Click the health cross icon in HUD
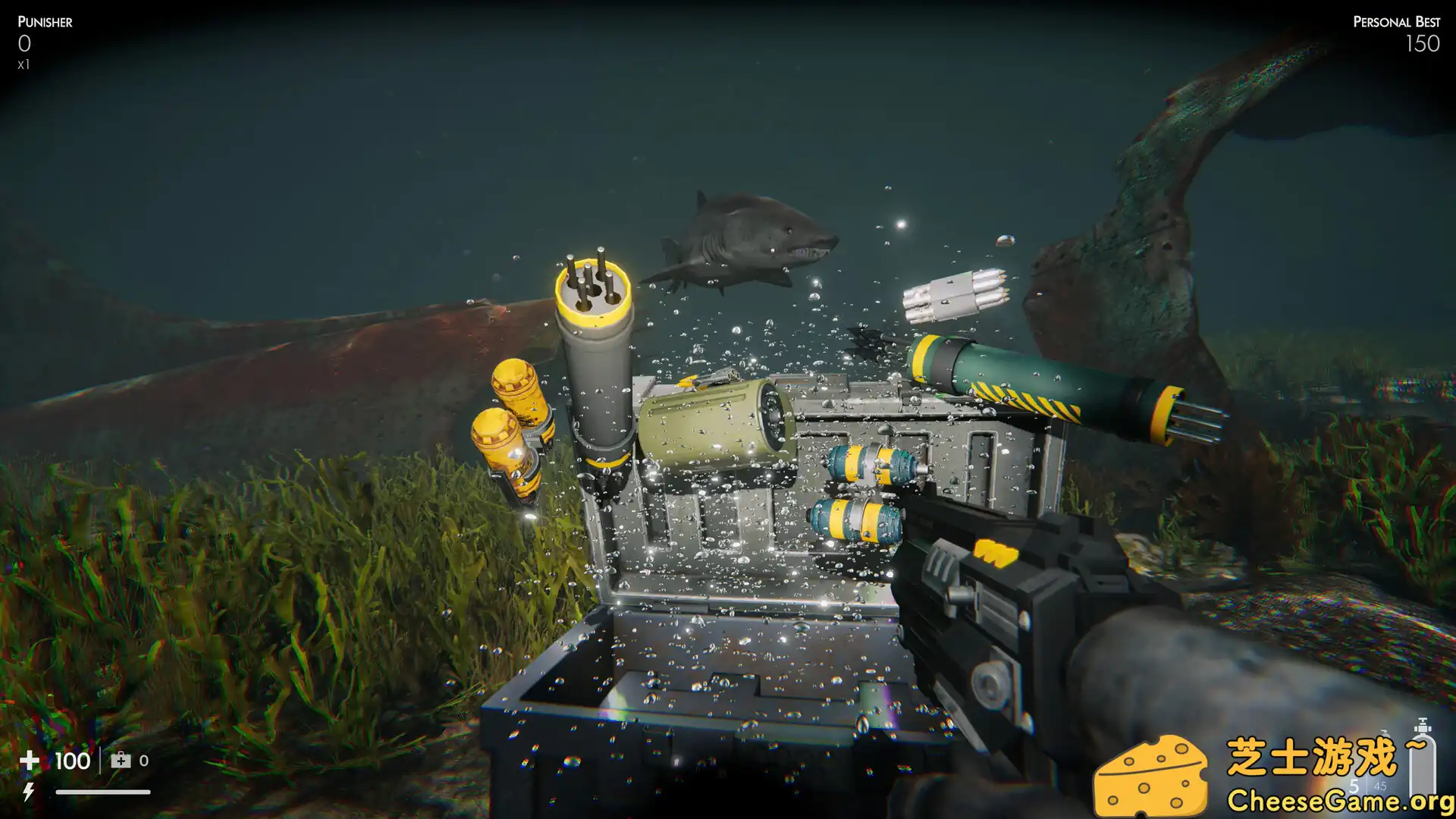1456x819 pixels. click(29, 760)
